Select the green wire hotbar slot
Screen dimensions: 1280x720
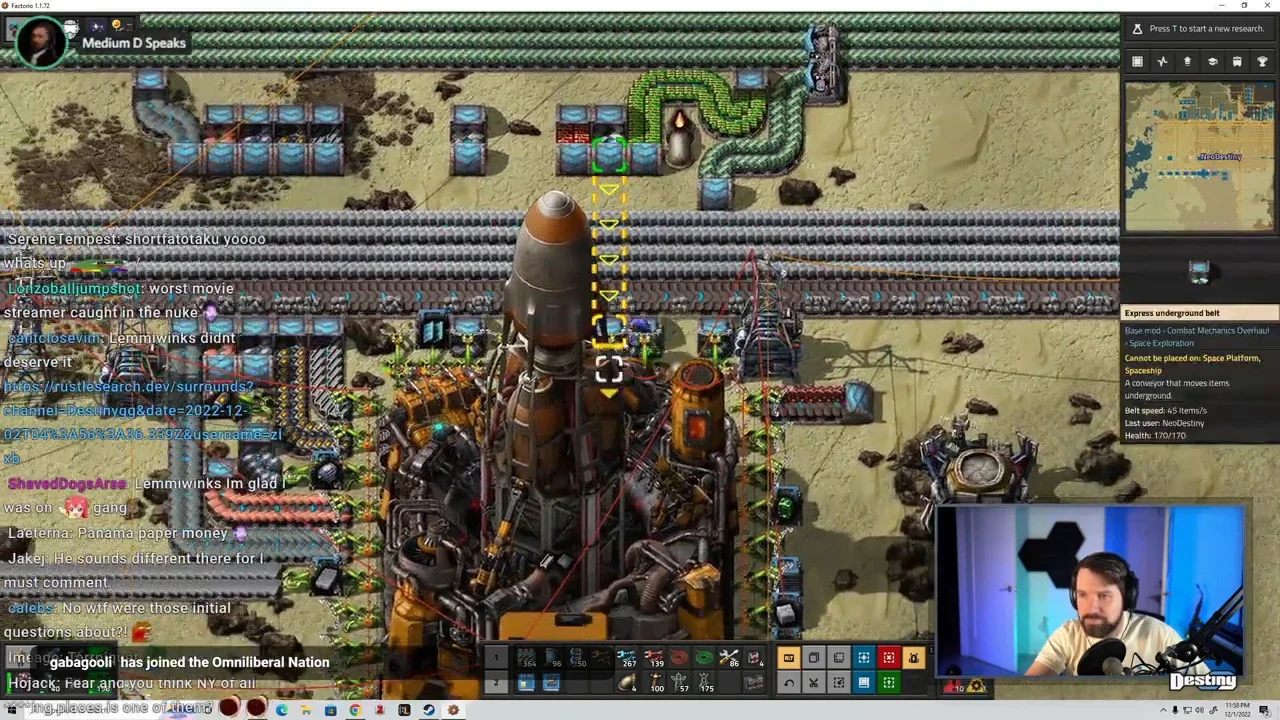[x=704, y=658]
